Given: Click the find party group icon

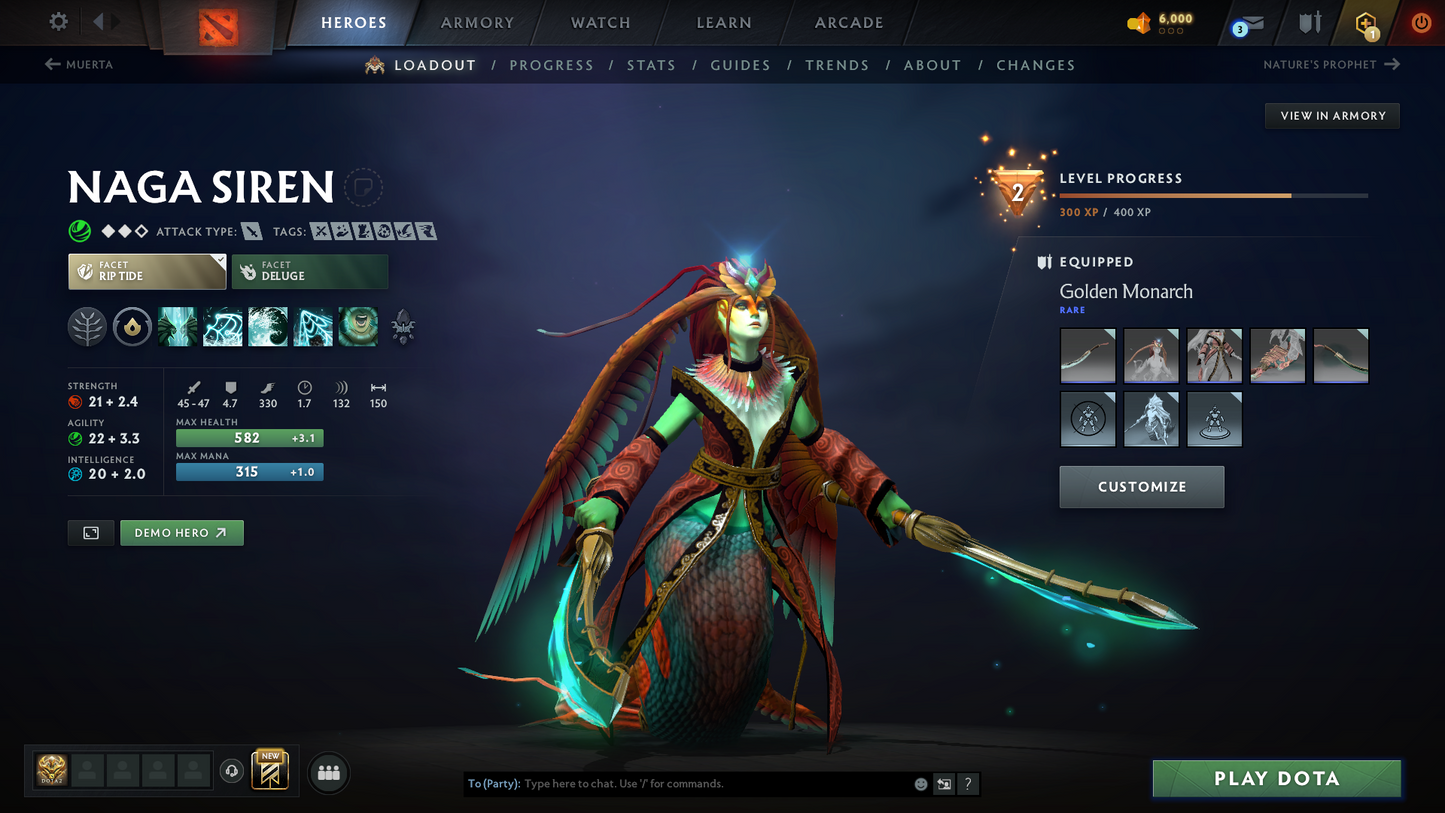Looking at the screenshot, I should 328,772.
